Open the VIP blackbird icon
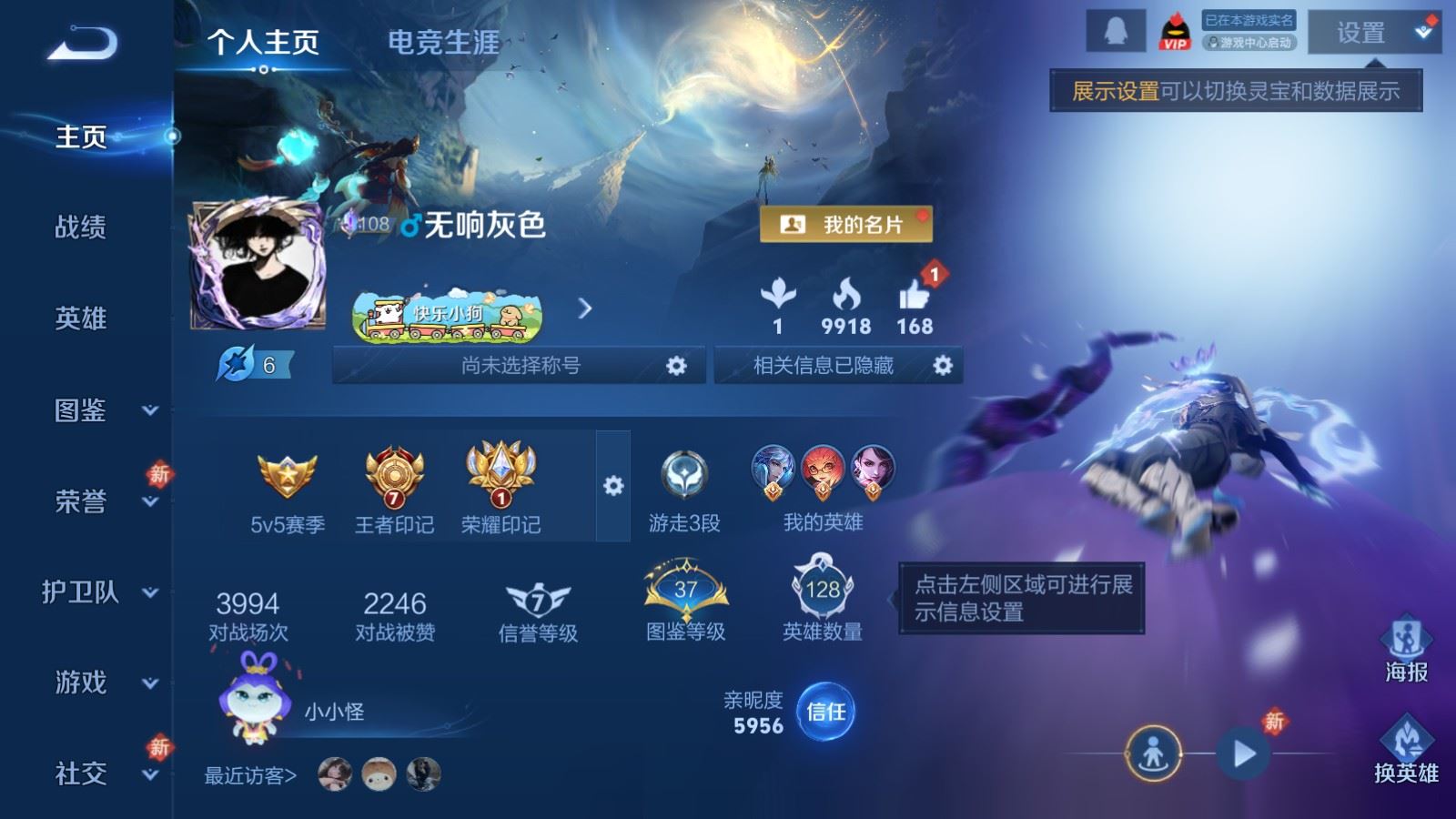The image size is (1456, 819). [1172, 30]
